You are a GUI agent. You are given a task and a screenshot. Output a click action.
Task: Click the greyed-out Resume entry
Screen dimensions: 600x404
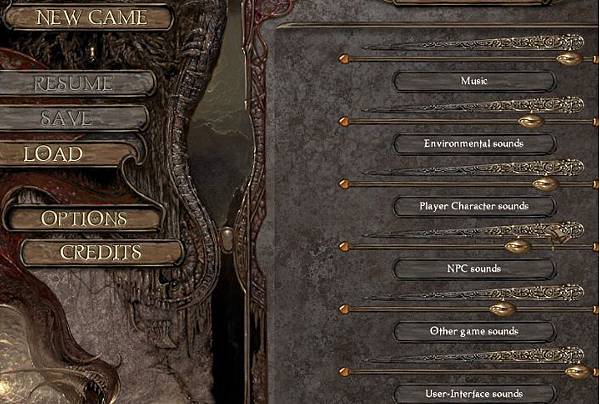(x=74, y=84)
